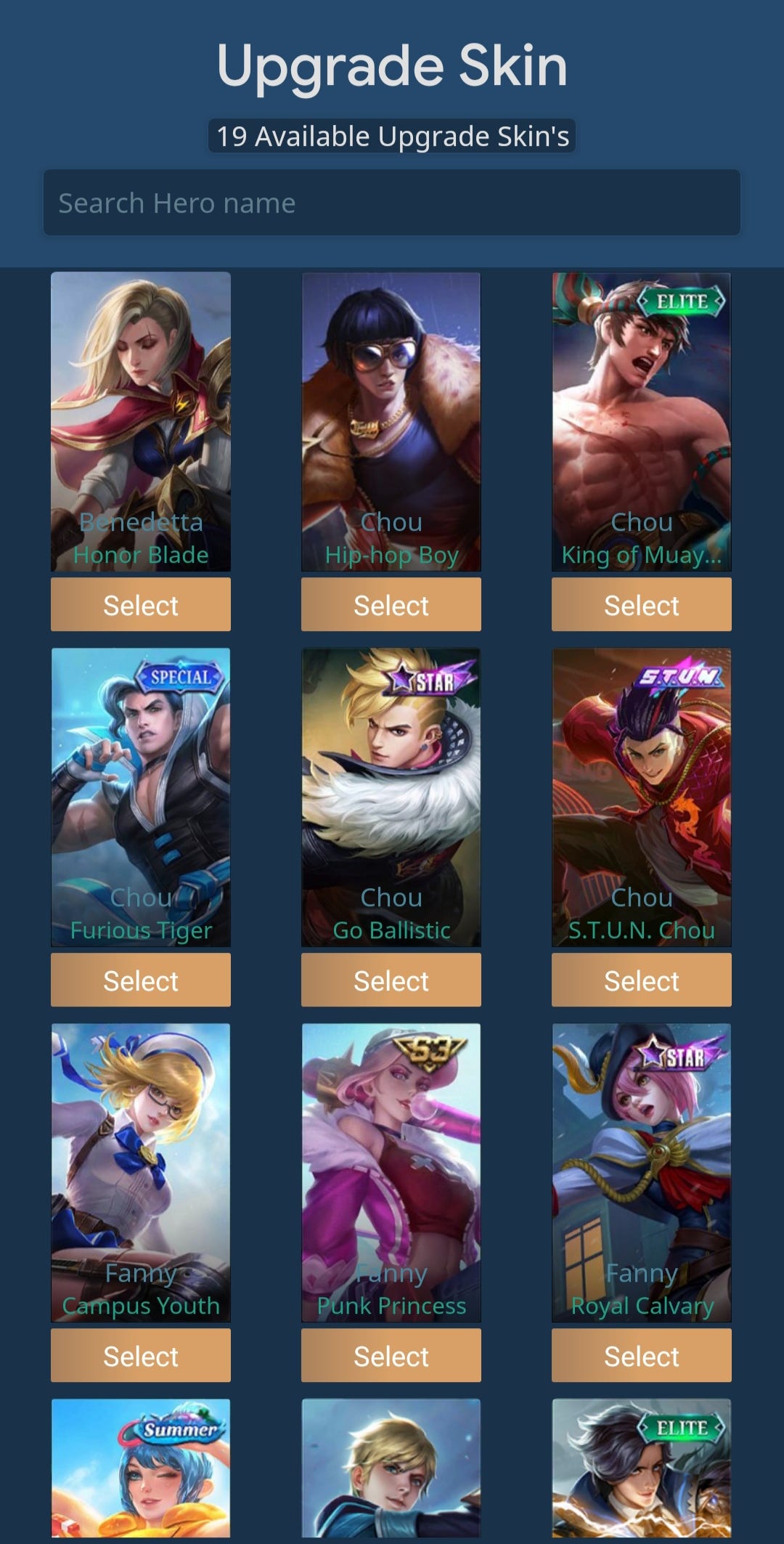The width and height of the screenshot is (784, 1544).
Task: Click Select below Fanny Campus Youth
Action: [141, 1356]
